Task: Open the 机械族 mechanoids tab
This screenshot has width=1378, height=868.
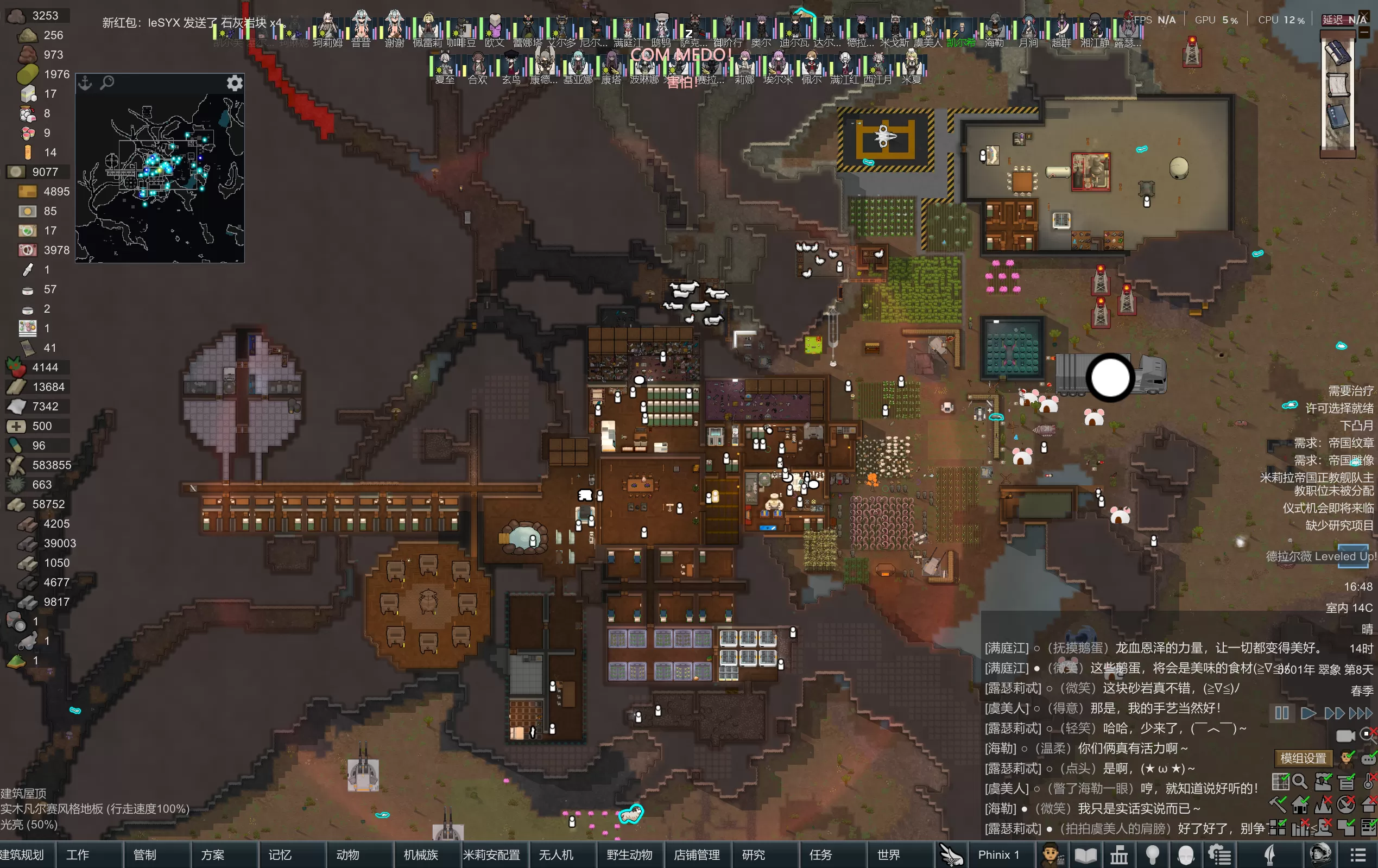Action: click(x=421, y=855)
